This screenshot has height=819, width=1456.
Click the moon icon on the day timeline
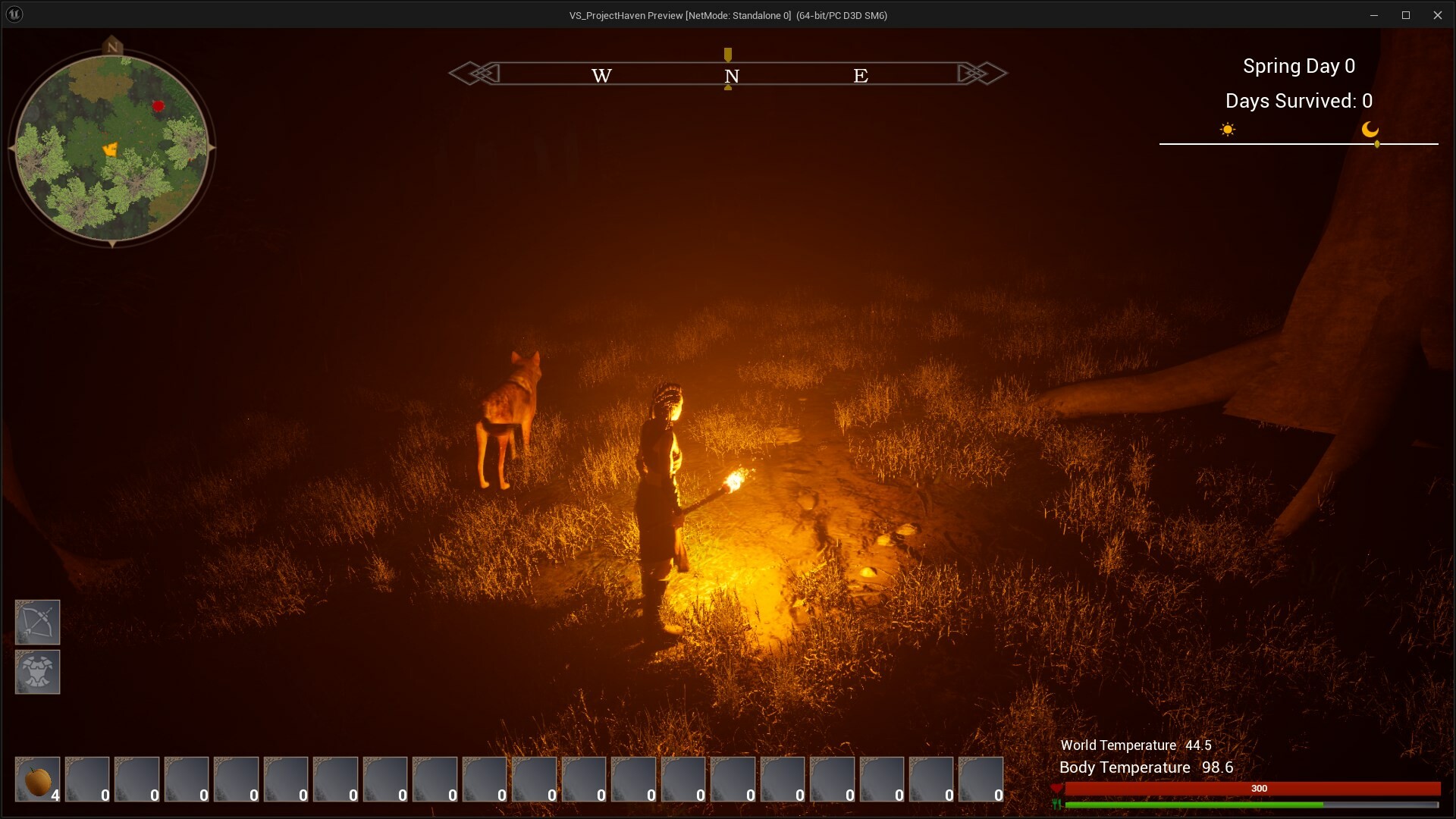point(1371,130)
